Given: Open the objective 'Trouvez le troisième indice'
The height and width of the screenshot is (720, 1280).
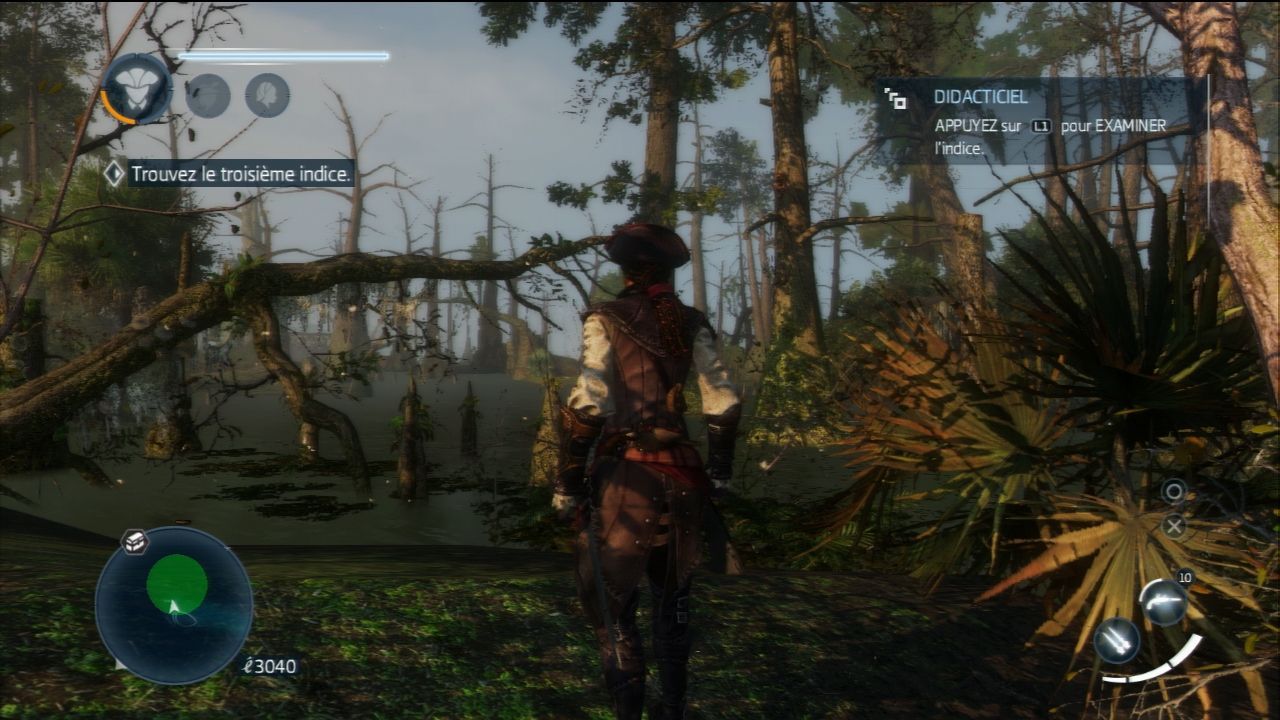Looking at the screenshot, I should pyautogui.click(x=241, y=174).
